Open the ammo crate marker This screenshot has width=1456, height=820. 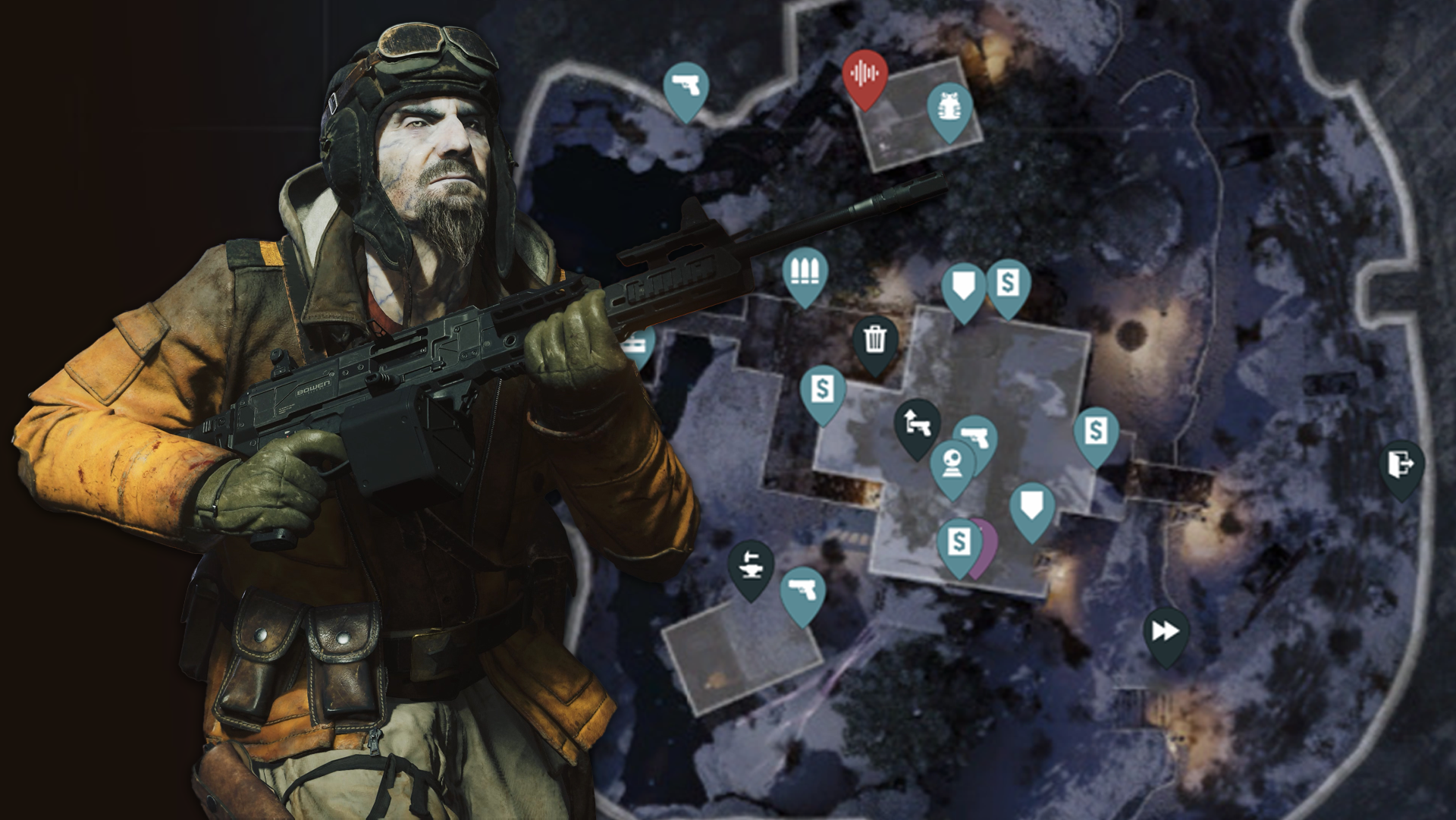click(x=805, y=272)
